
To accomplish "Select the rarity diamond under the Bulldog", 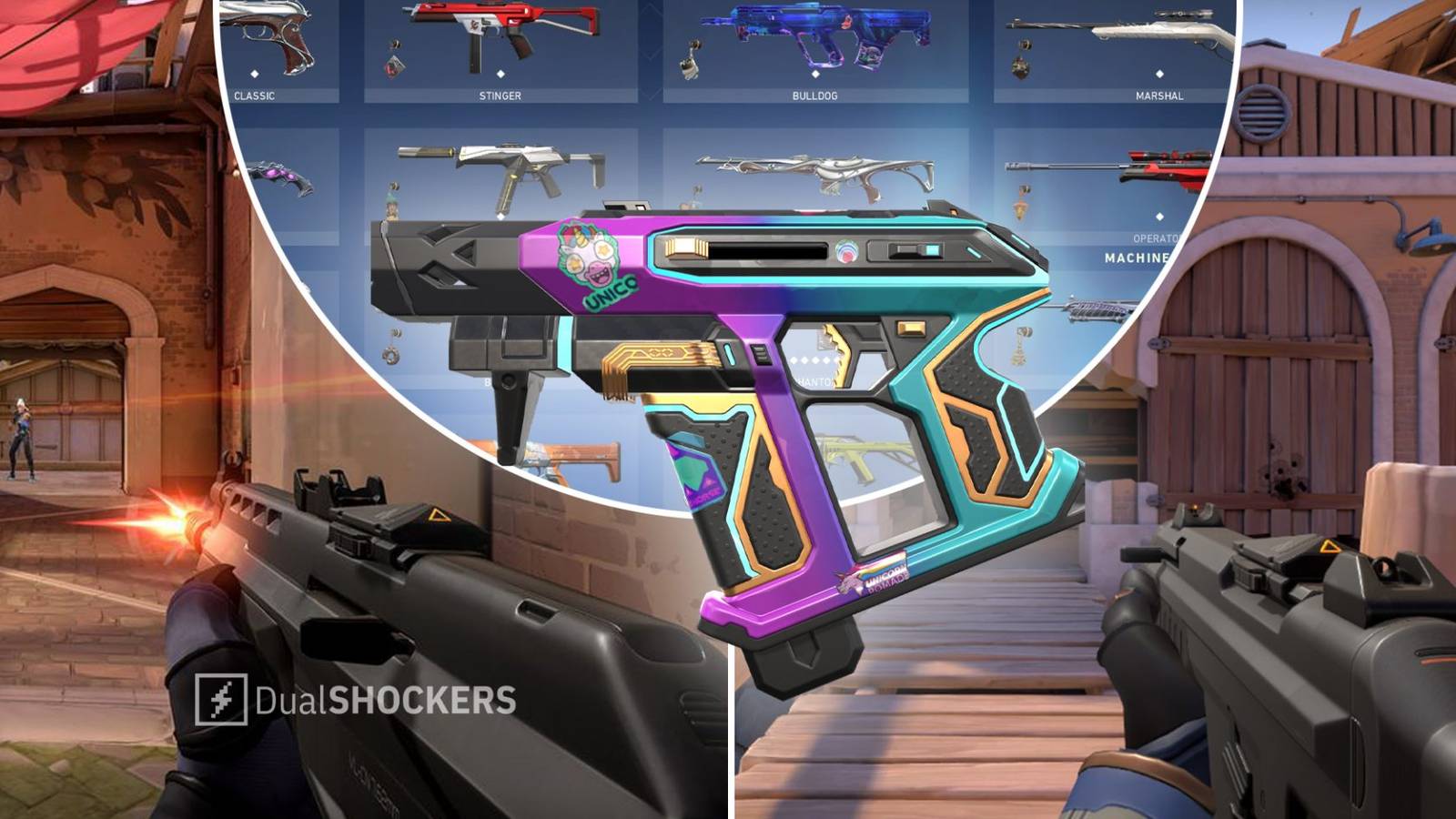I will (814, 74).
